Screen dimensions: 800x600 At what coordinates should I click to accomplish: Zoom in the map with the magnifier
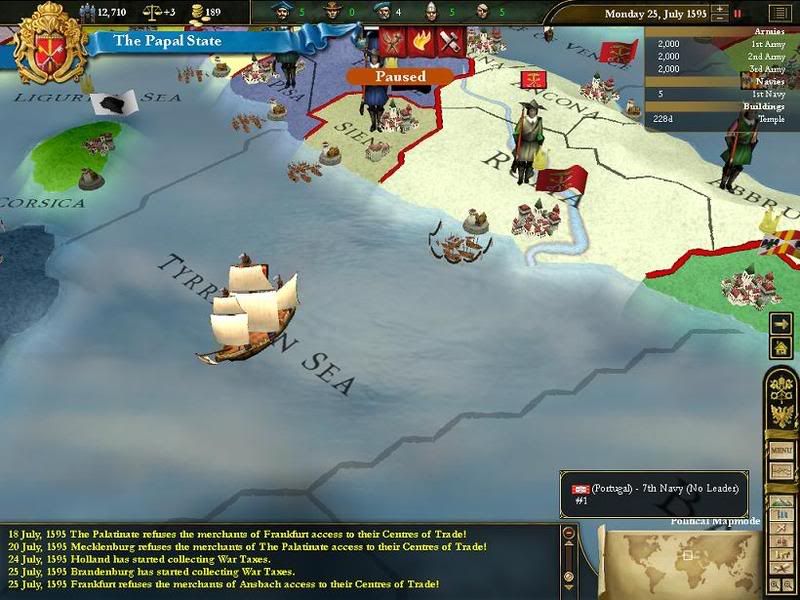pos(772,583)
